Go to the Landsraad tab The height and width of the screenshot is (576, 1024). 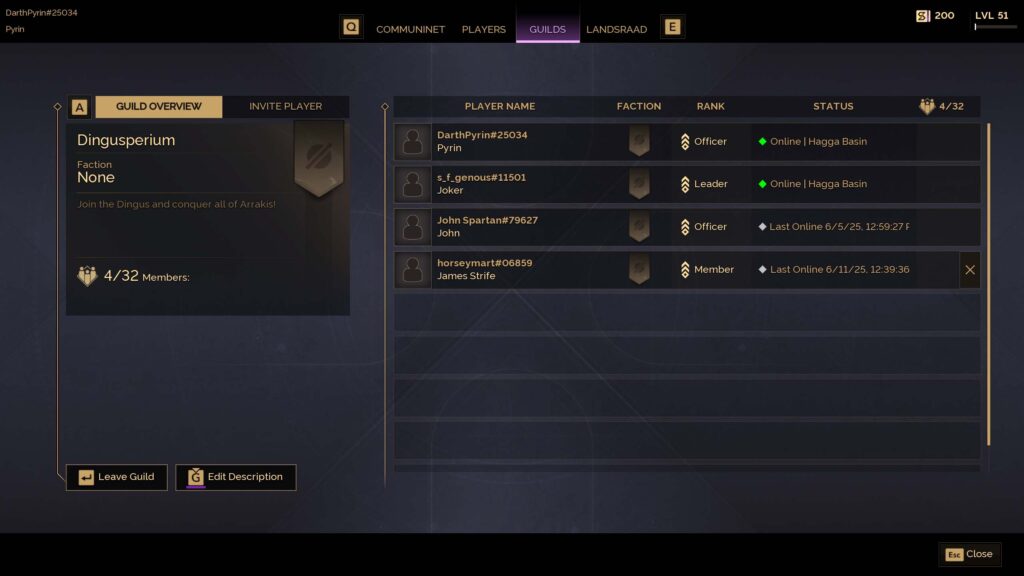point(616,29)
